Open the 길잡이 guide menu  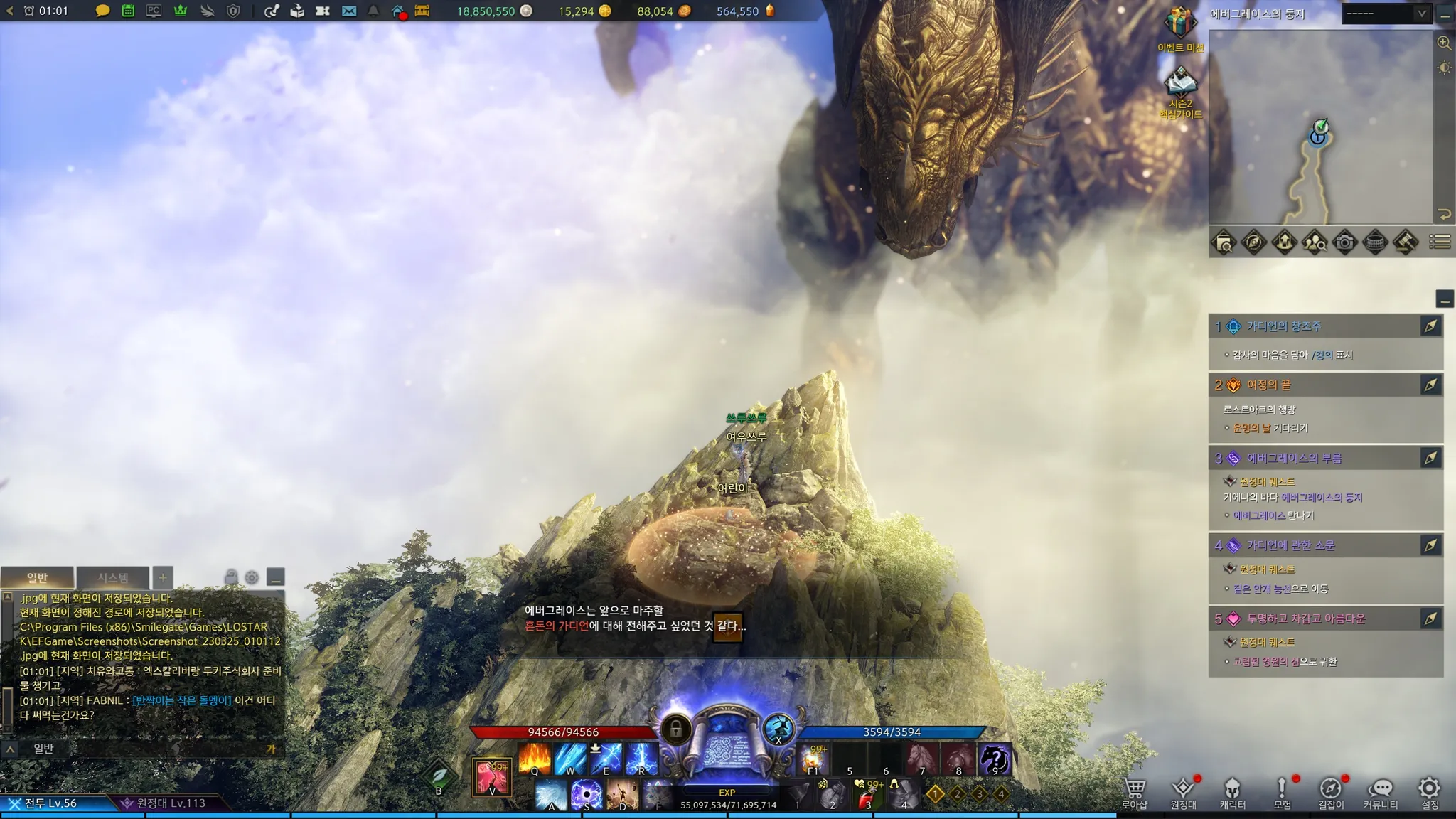tap(1331, 792)
